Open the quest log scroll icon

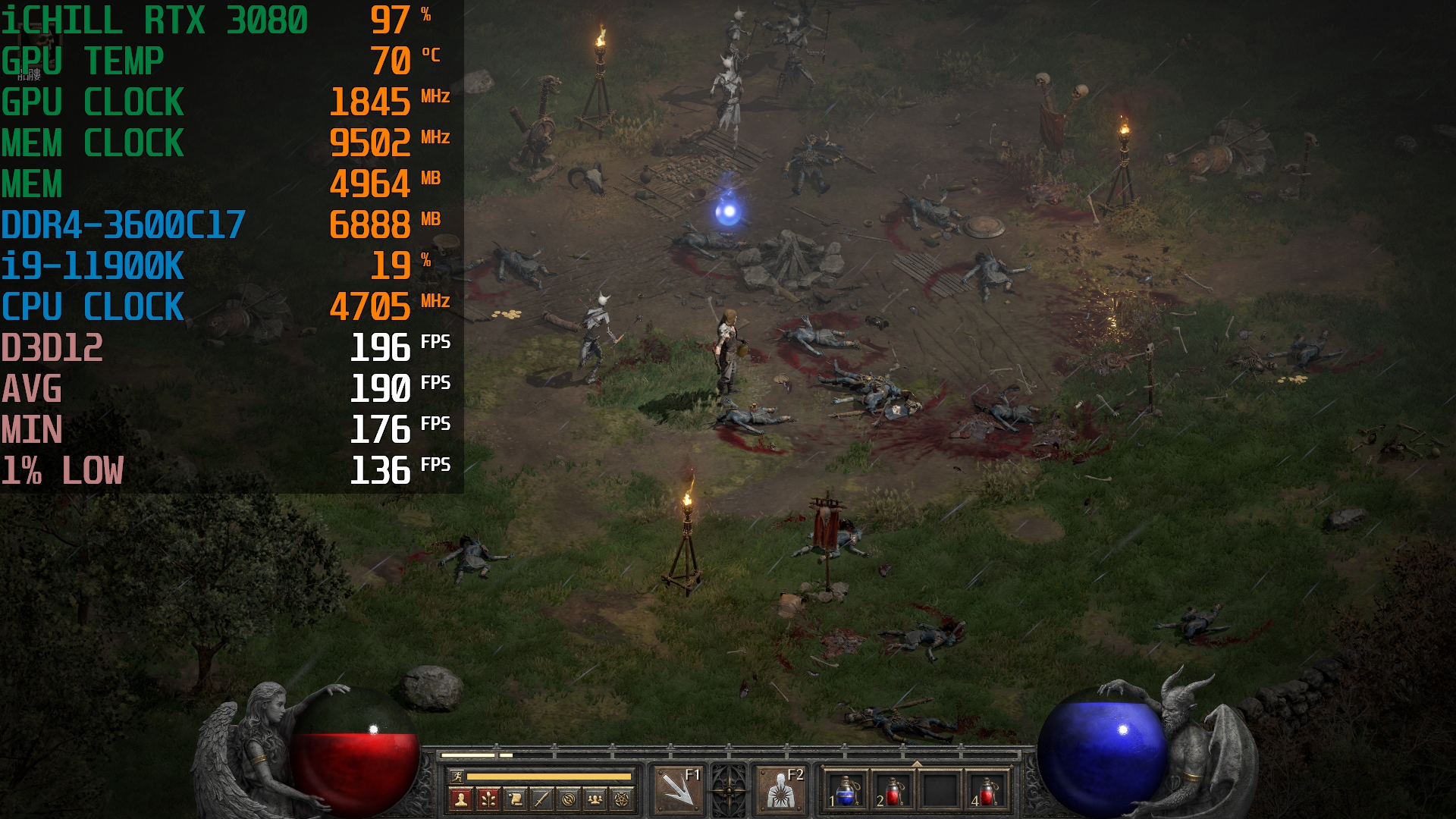[516, 799]
